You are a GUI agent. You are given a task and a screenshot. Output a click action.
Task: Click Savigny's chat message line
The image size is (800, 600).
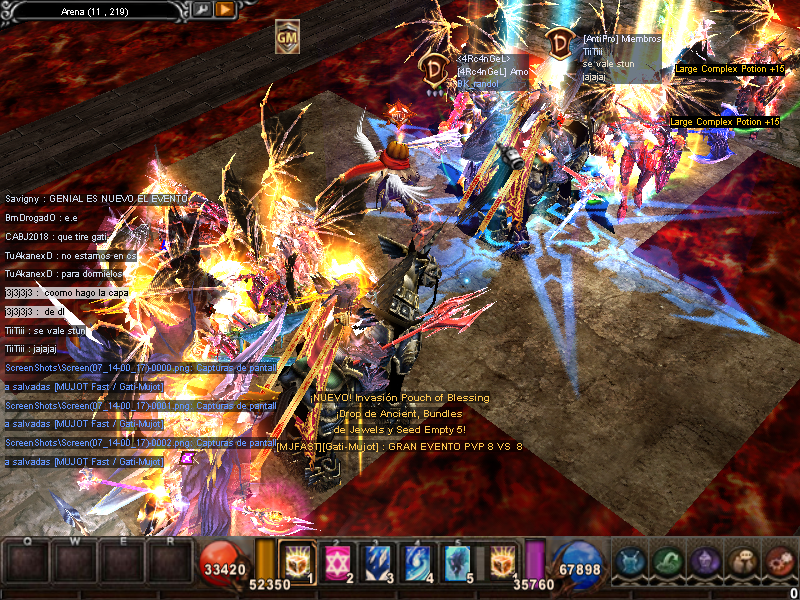pyautogui.click(x=95, y=199)
